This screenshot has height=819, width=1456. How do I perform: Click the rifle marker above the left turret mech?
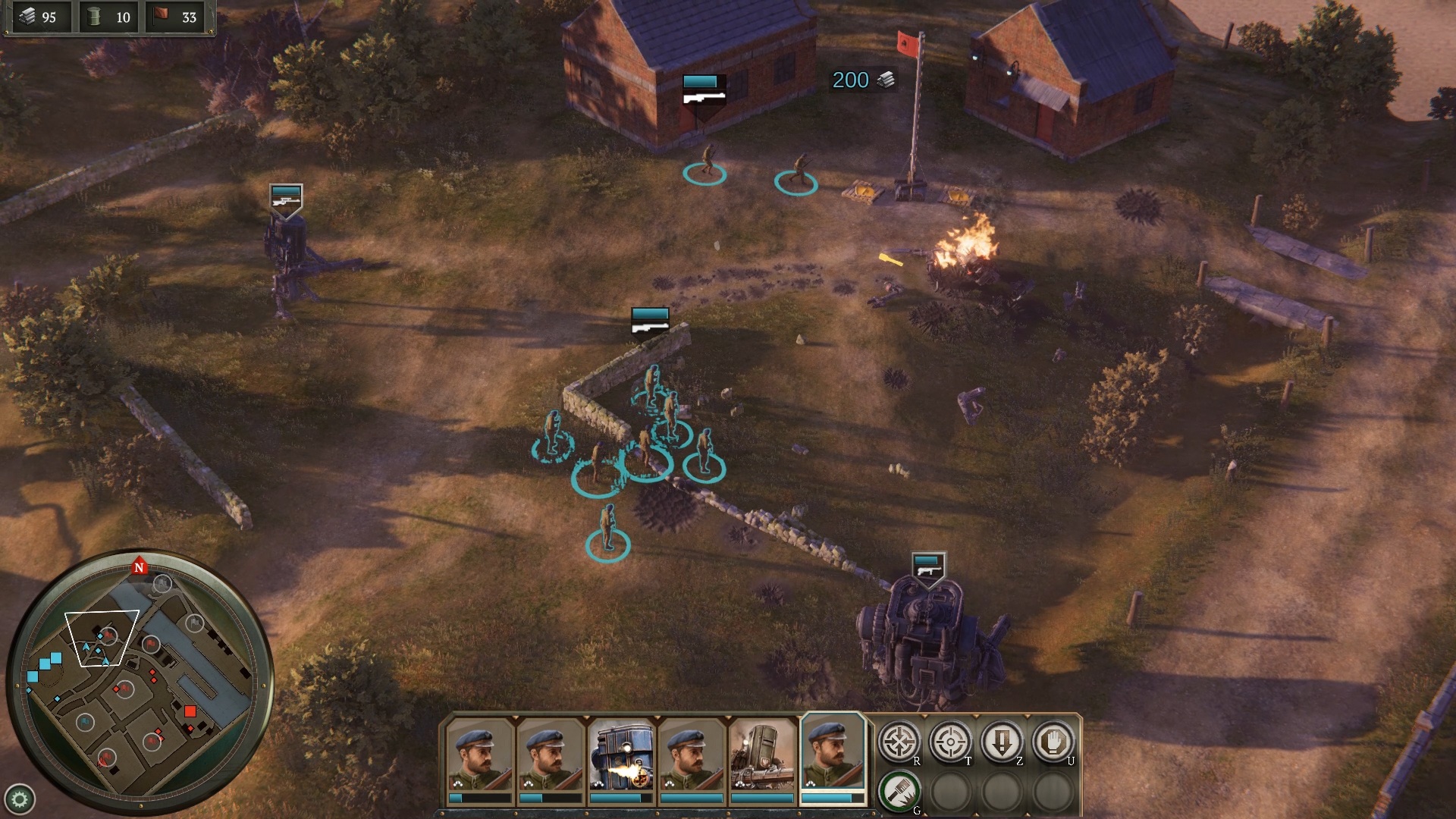coord(285,199)
